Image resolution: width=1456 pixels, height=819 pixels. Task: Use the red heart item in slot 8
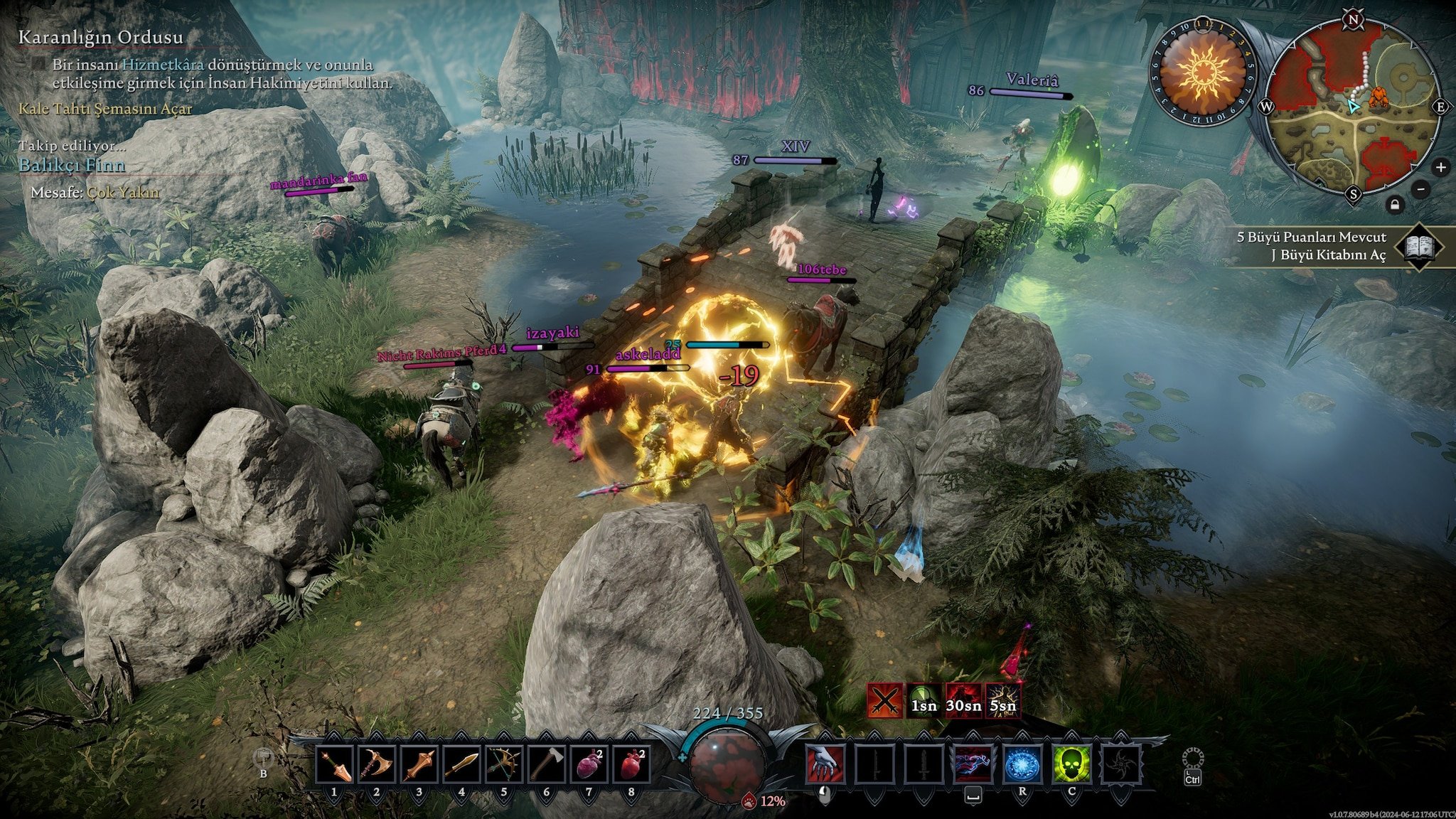pos(631,766)
